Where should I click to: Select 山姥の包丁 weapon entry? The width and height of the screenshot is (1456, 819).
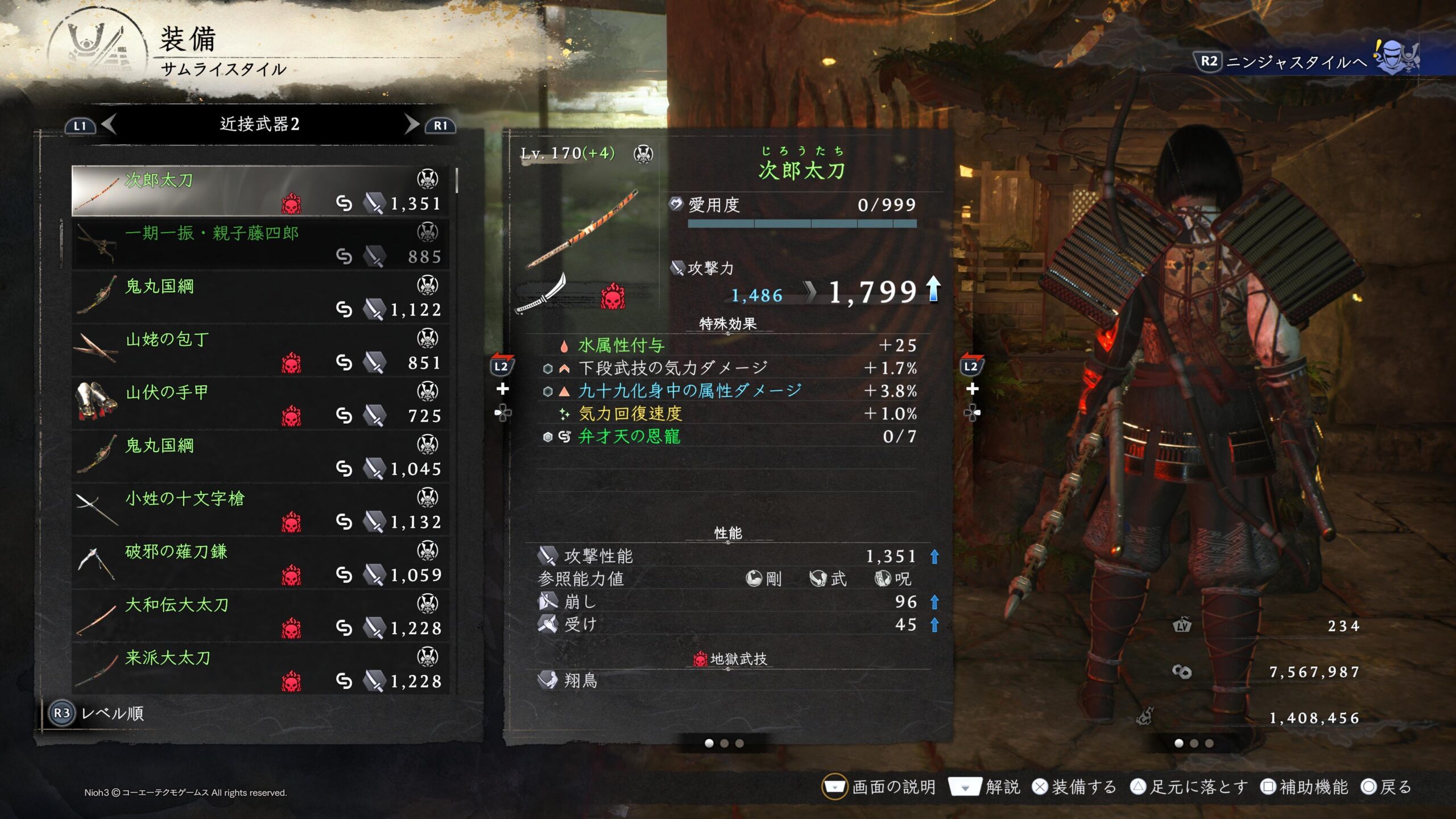tap(260, 350)
